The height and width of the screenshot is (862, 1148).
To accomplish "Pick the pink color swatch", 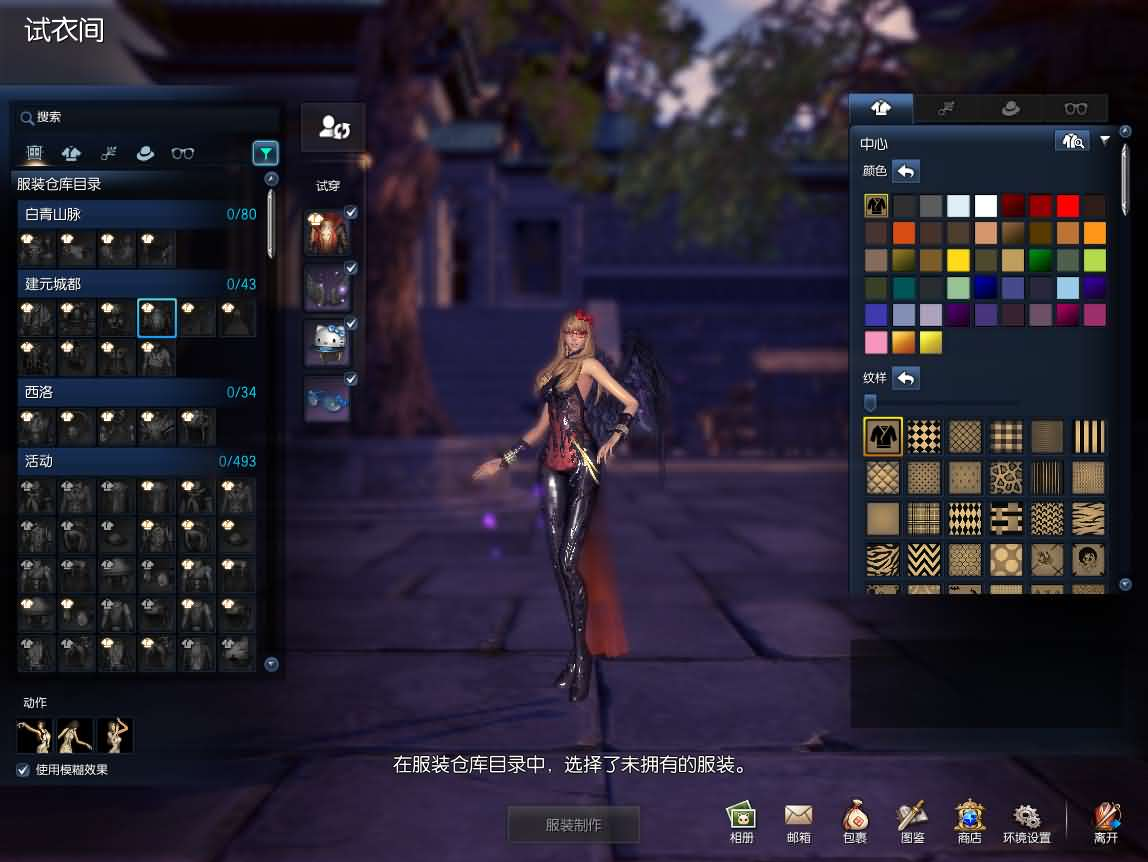I will (x=876, y=342).
